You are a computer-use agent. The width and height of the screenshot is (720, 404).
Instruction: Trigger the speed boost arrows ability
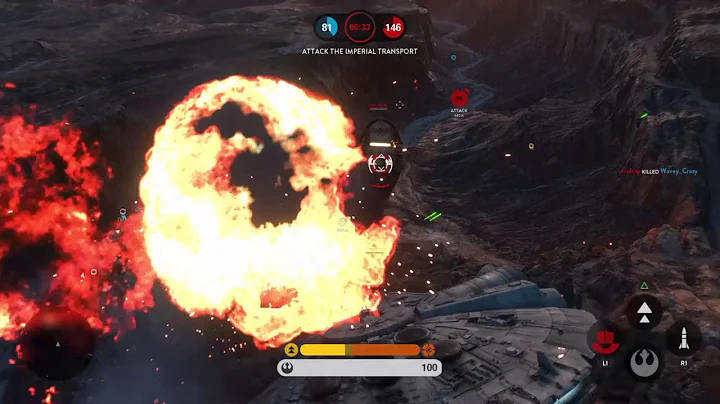coord(644,311)
